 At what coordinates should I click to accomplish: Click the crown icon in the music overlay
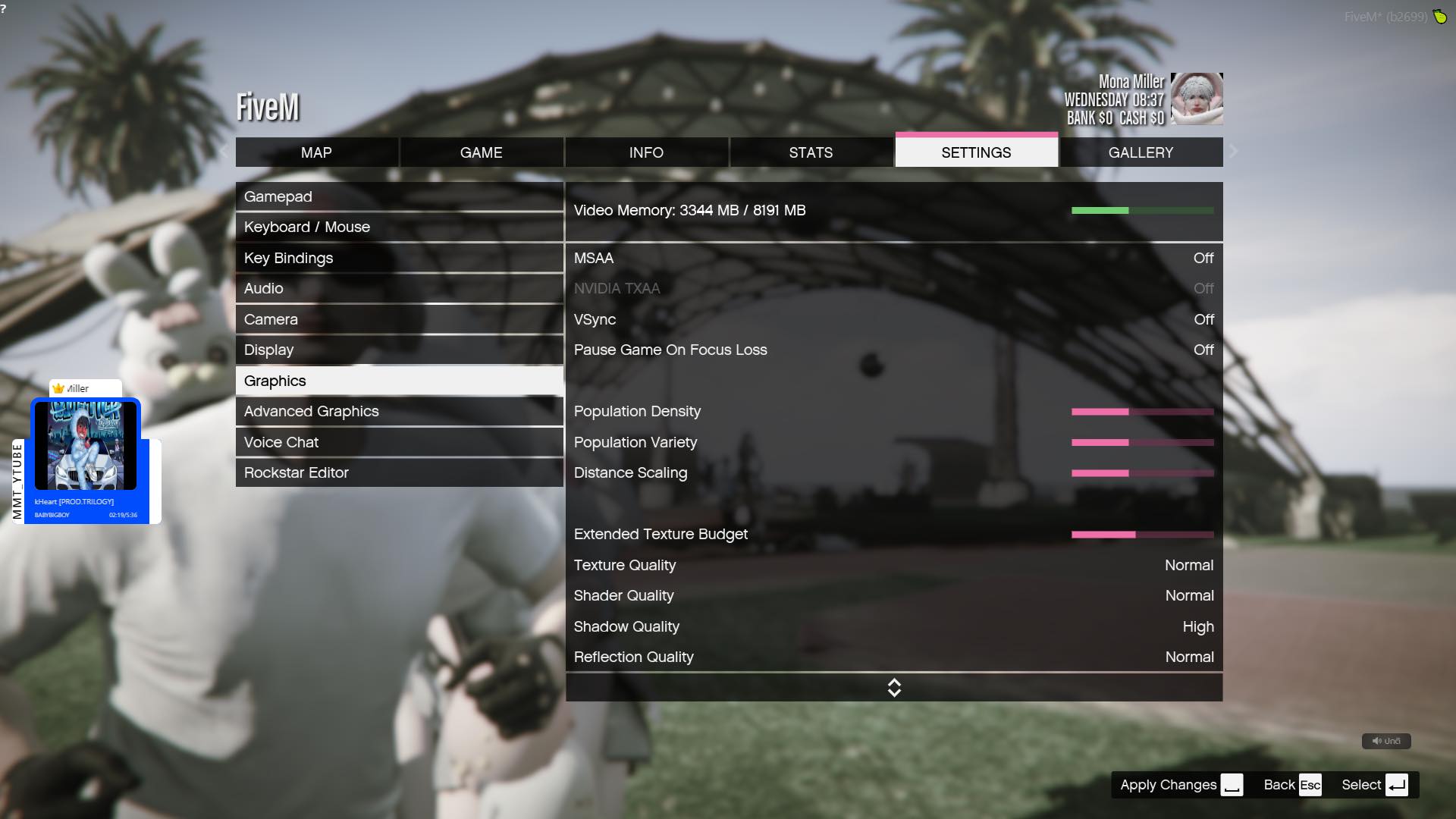tap(58, 388)
